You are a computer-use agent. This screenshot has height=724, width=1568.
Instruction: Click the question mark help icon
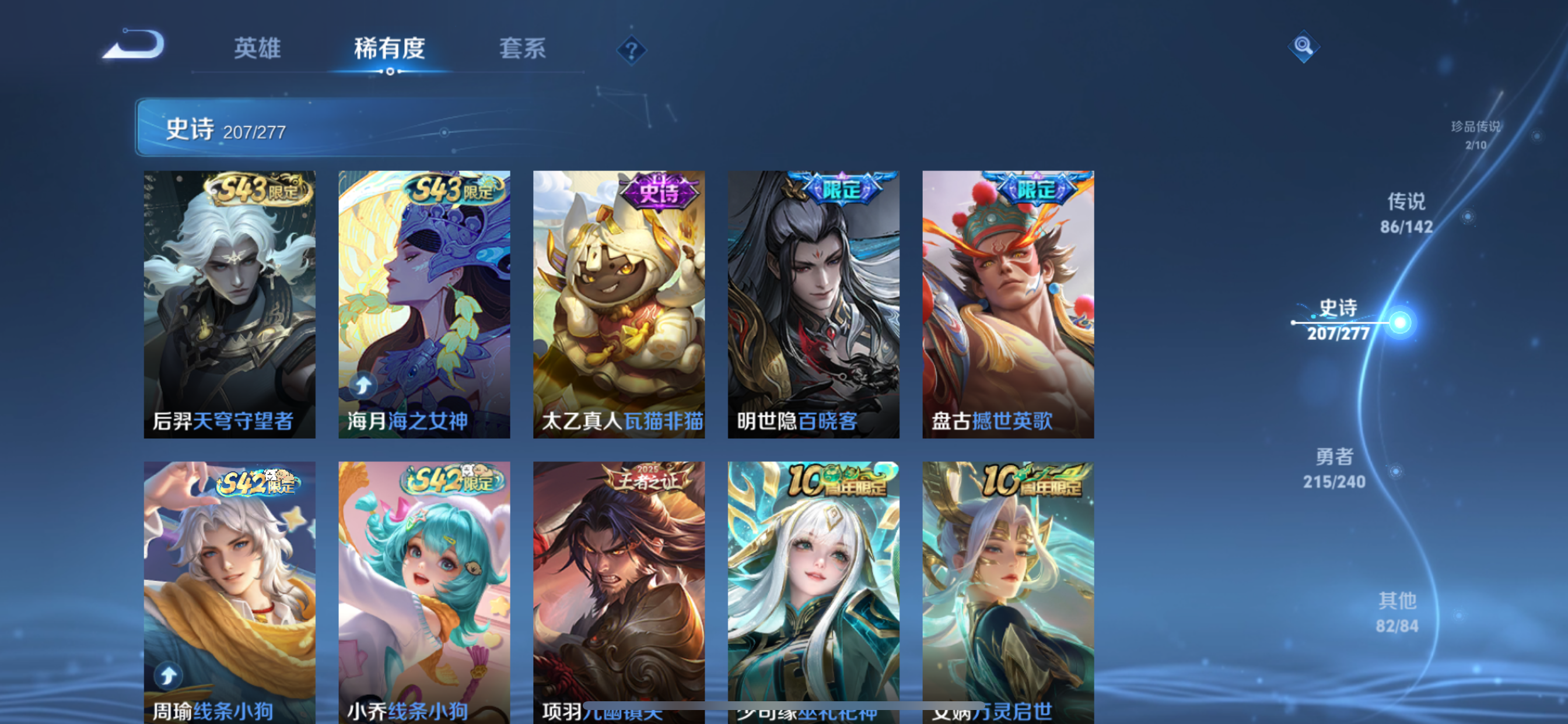point(631,52)
